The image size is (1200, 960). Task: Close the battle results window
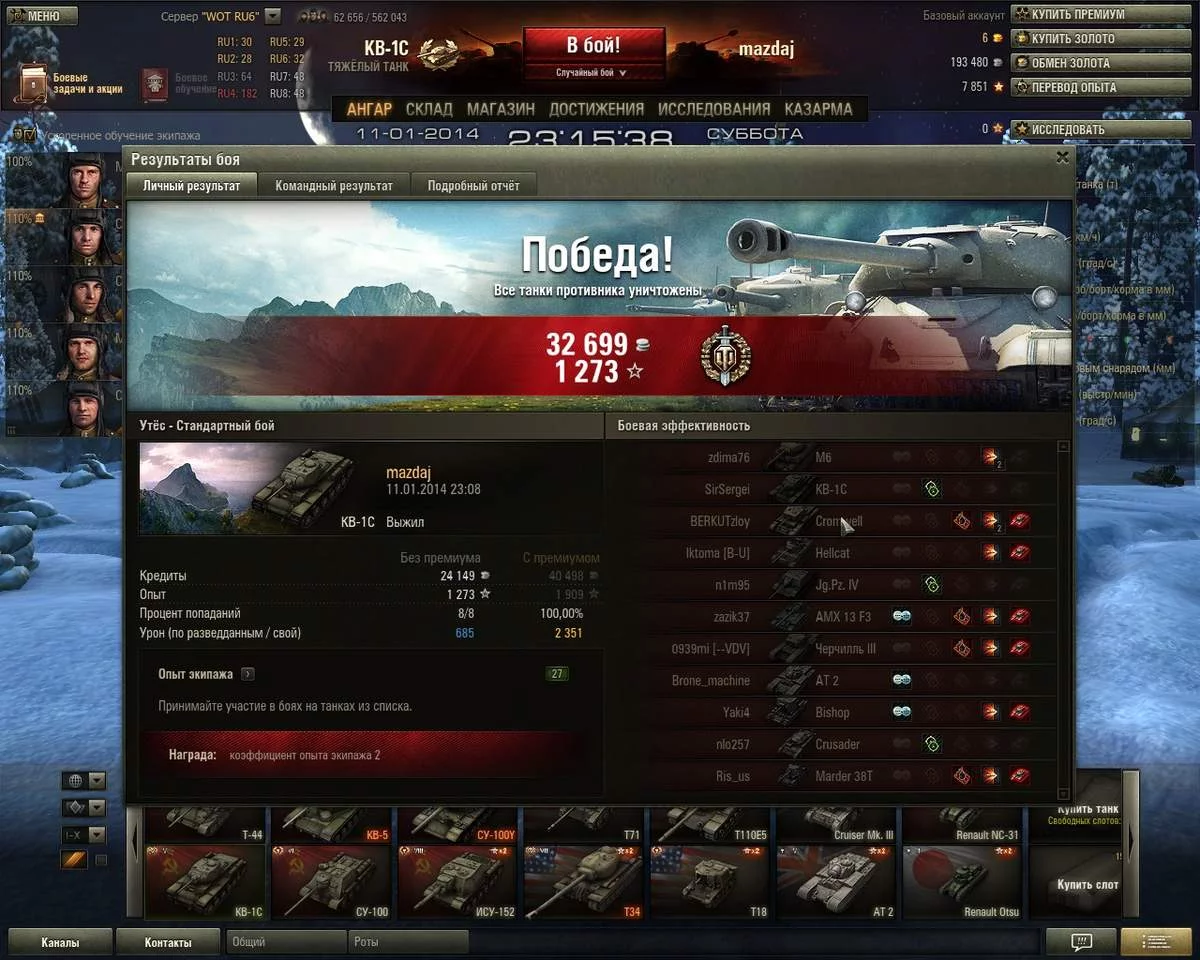[x=1062, y=157]
